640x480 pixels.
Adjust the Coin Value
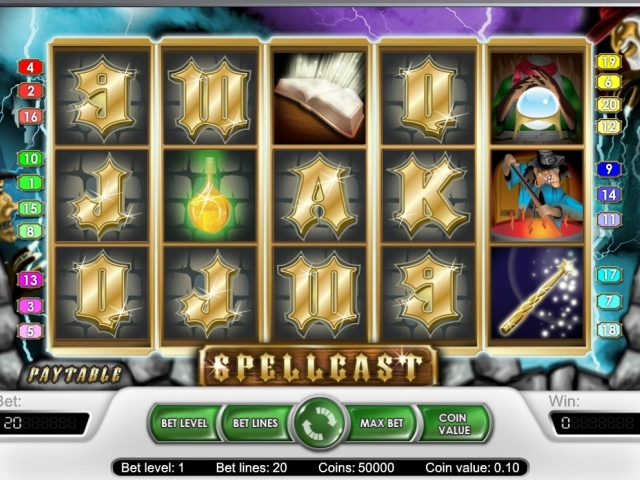point(453,423)
